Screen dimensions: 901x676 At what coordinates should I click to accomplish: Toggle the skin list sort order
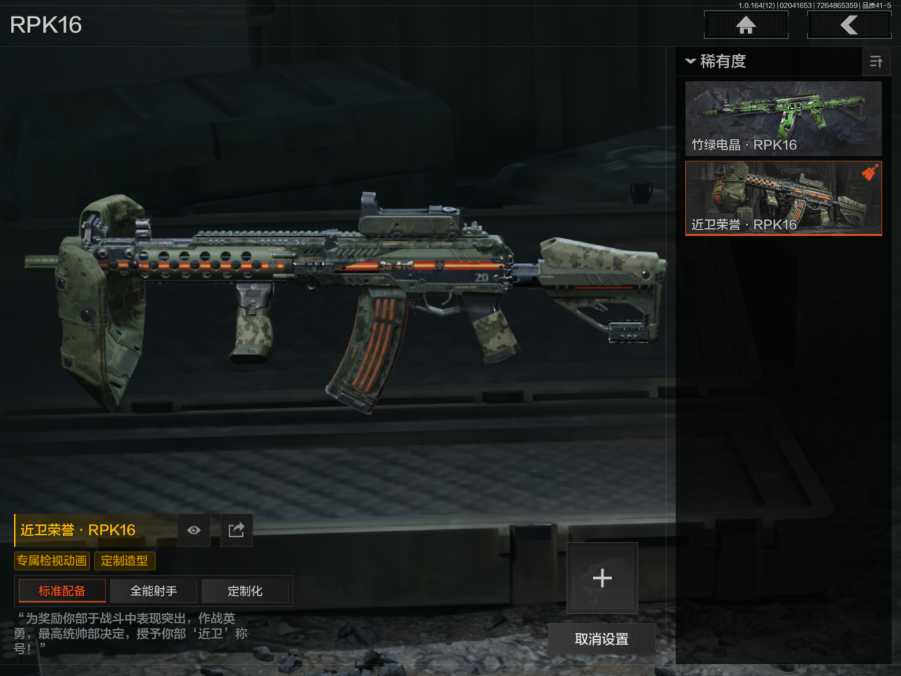(876, 62)
